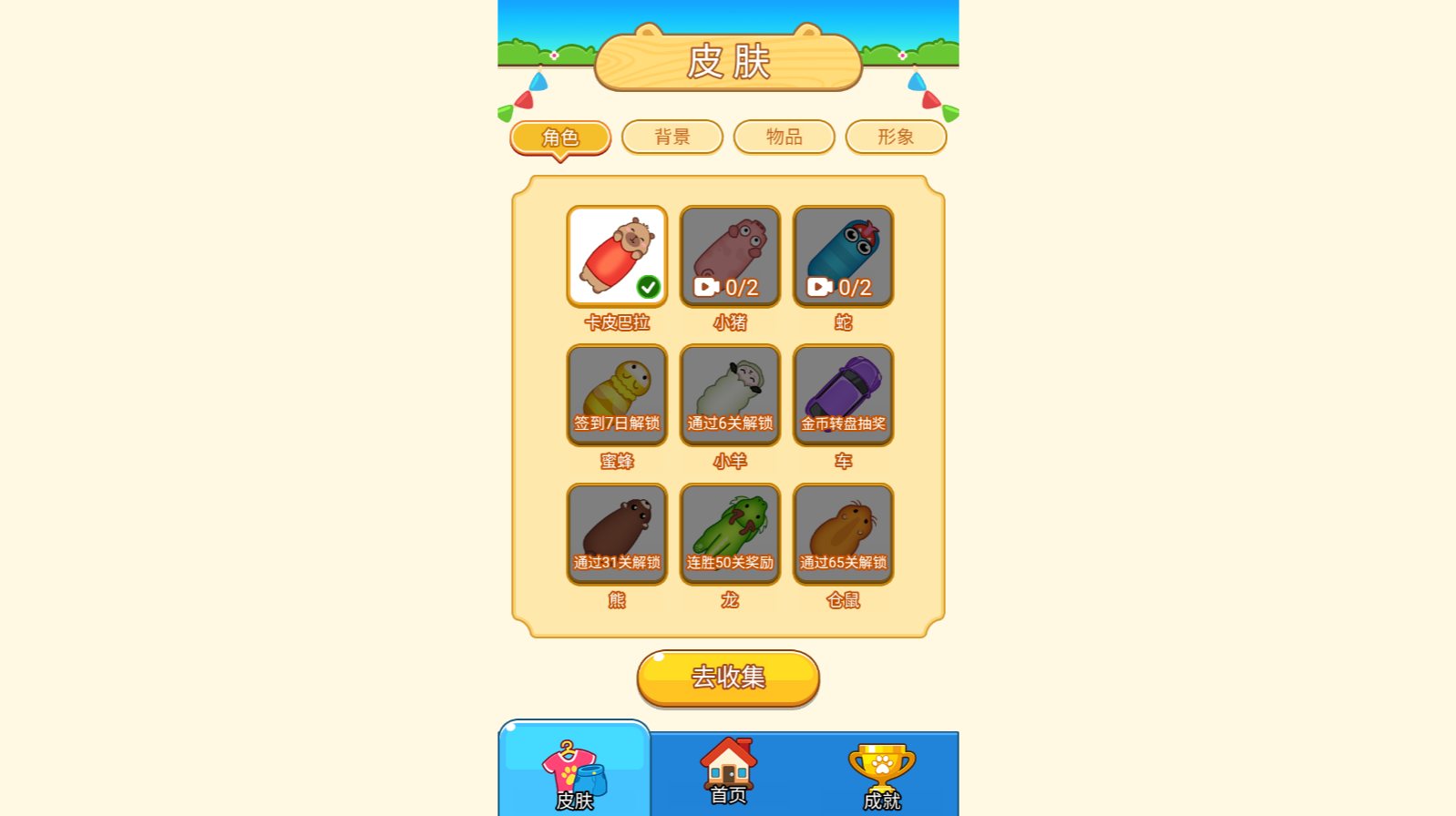Stay on the 角色 character tab
Viewport: 1456px width, 816px height.
(x=559, y=138)
